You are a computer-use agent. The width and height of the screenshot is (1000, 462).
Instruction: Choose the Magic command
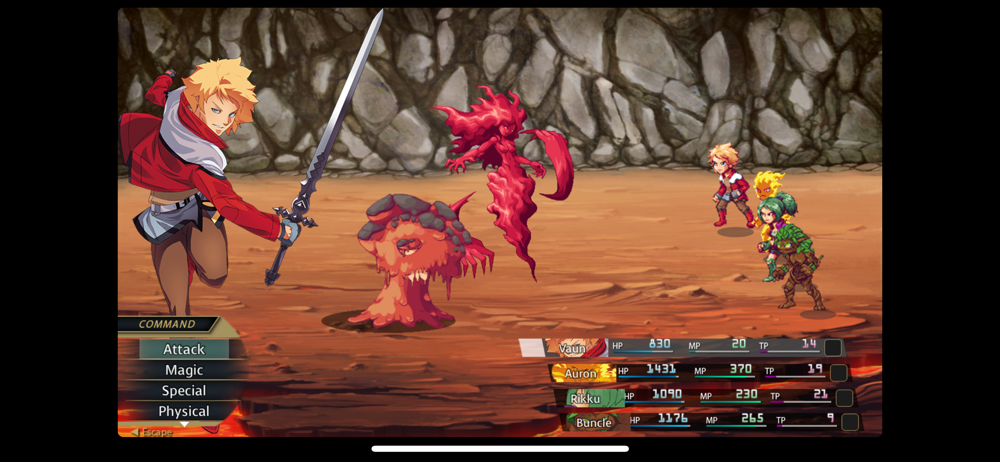coord(184,370)
